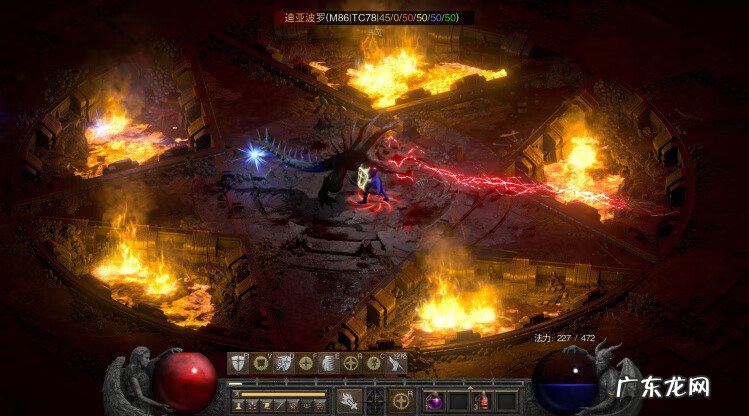Open the right-click skill selector
This screenshot has width=749, height=416.
(x=402, y=401)
